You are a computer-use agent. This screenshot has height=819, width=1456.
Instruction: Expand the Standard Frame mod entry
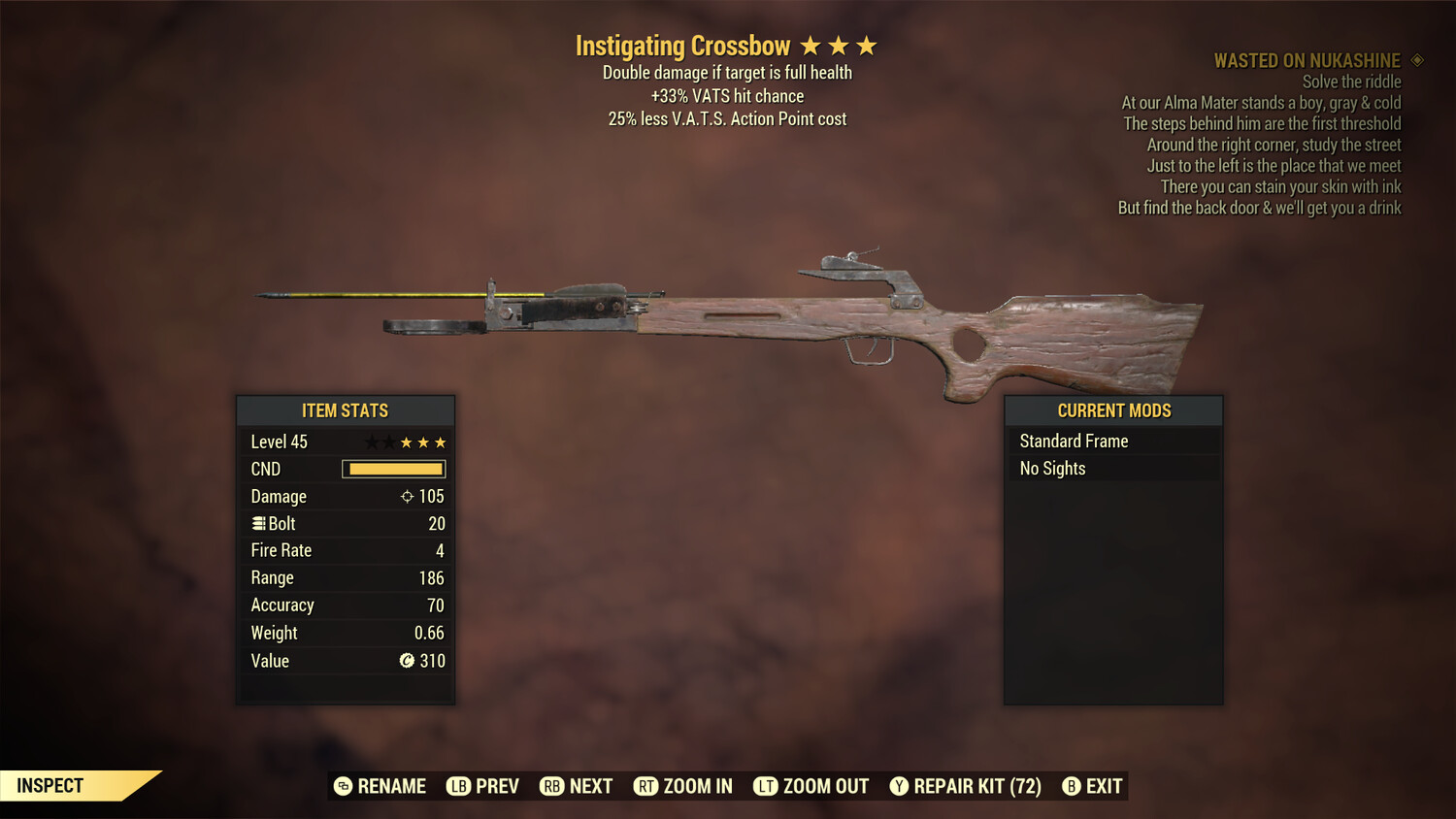click(1074, 441)
